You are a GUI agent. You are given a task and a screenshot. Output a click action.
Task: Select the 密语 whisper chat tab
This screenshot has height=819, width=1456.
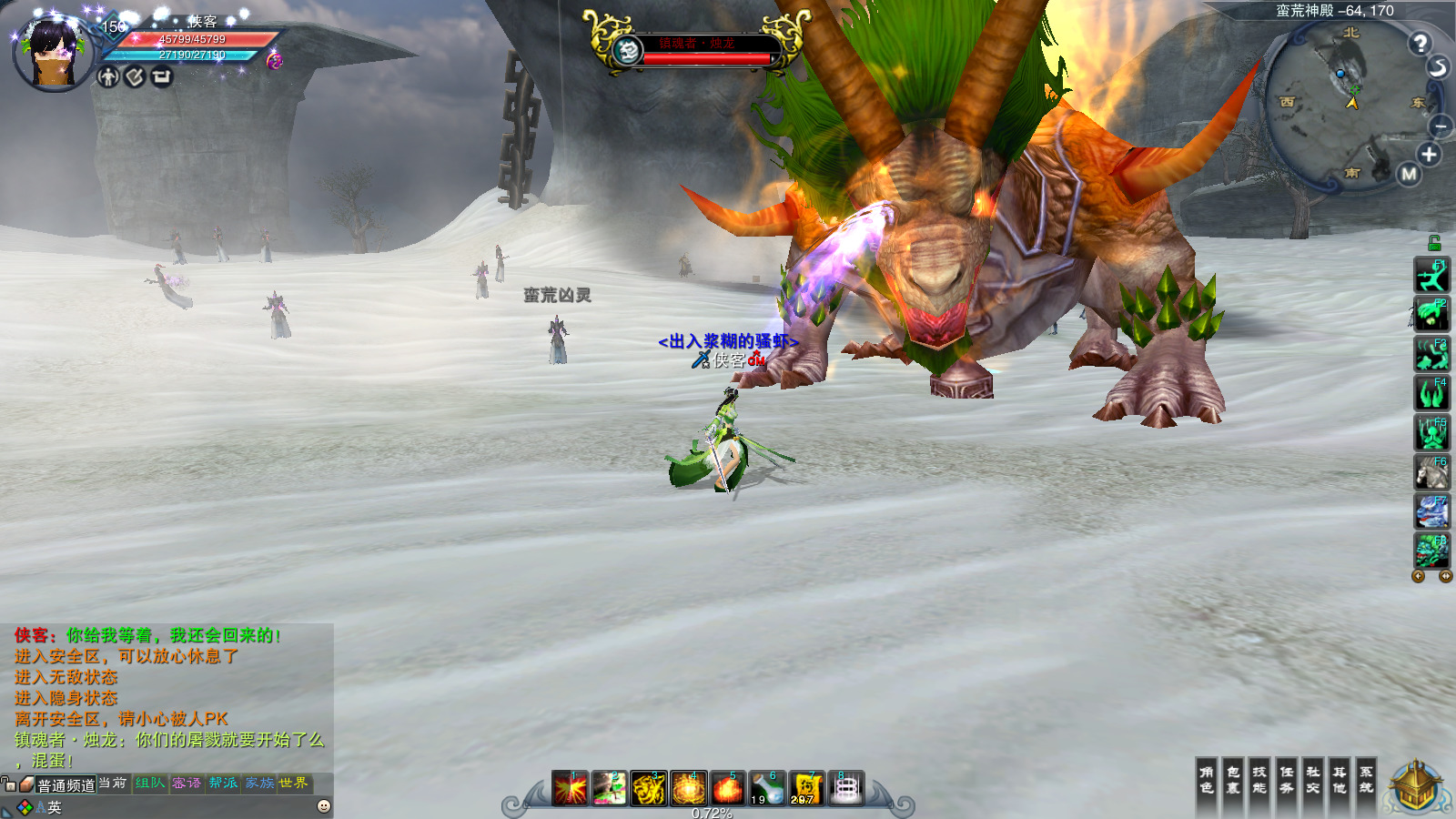point(187,784)
